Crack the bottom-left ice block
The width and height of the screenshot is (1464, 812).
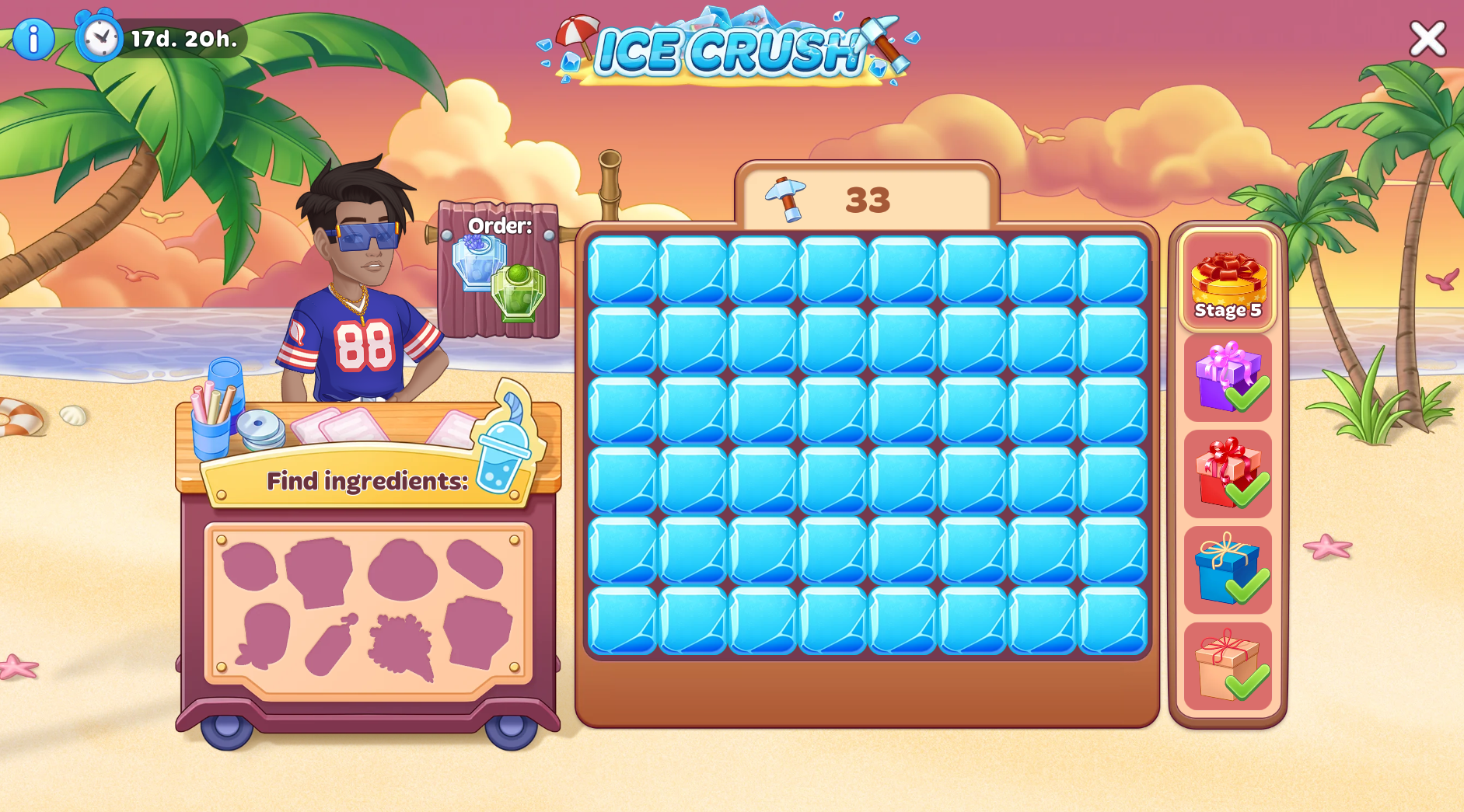tap(623, 620)
